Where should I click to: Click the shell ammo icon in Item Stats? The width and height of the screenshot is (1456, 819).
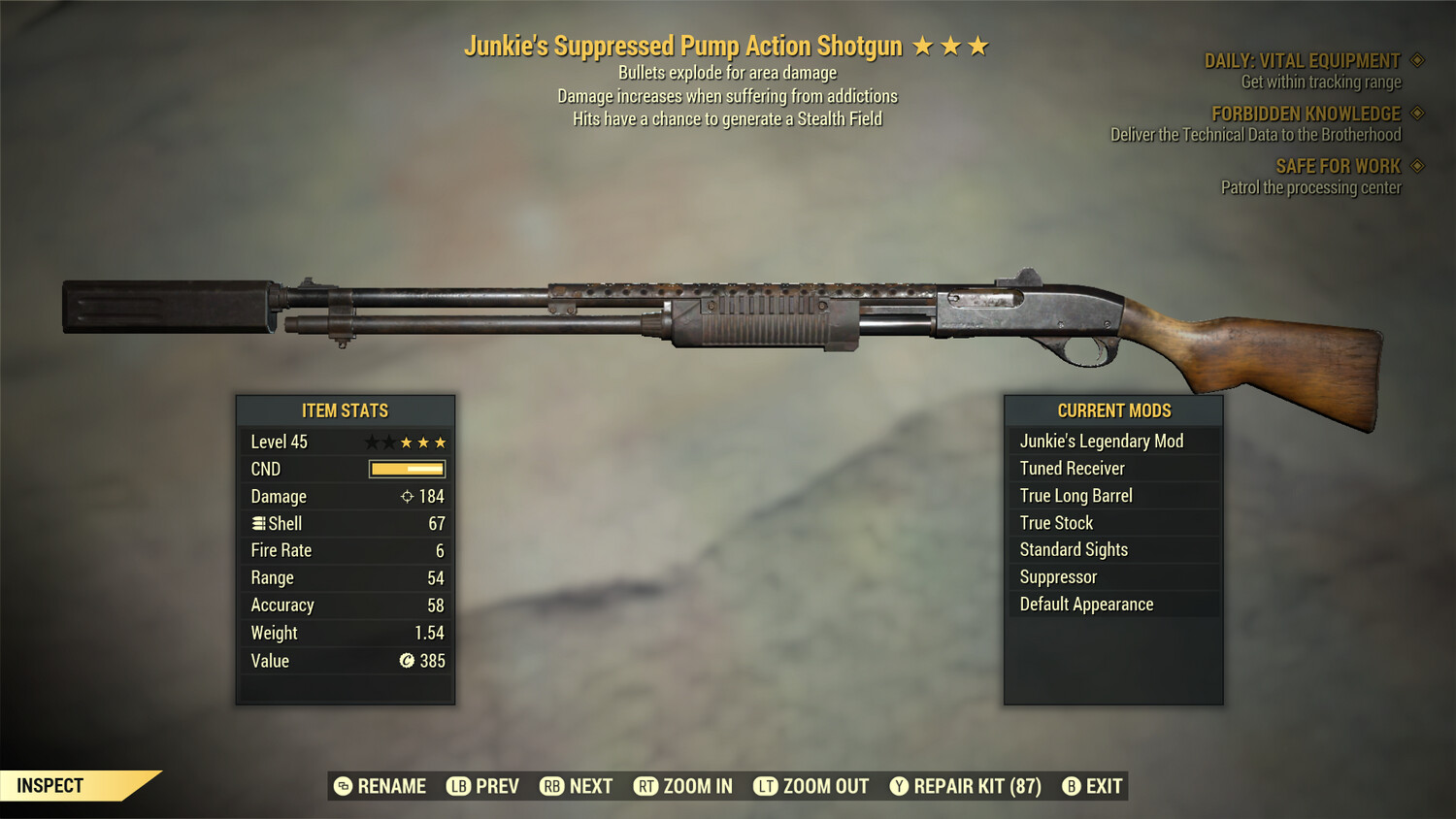(x=258, y=523)
